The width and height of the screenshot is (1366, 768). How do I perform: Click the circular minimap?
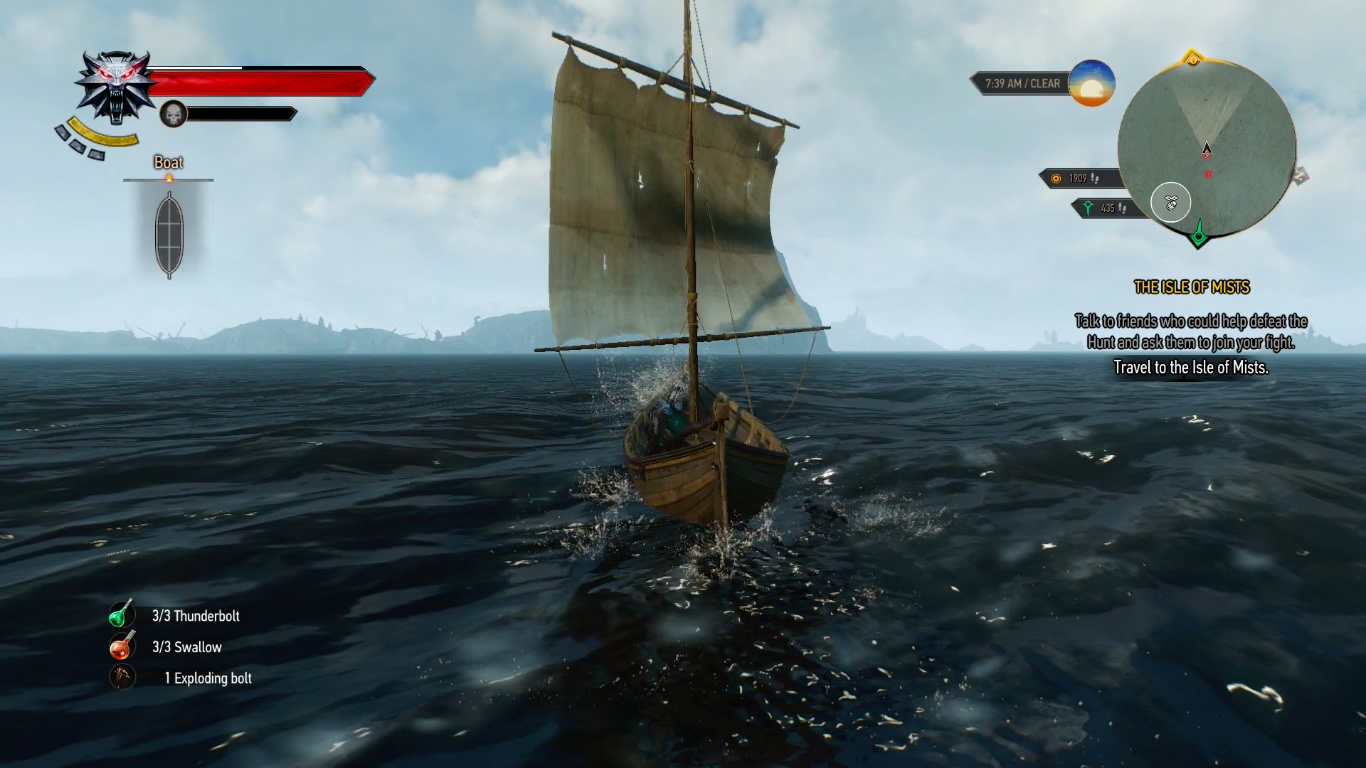(x=1206, y=148)
